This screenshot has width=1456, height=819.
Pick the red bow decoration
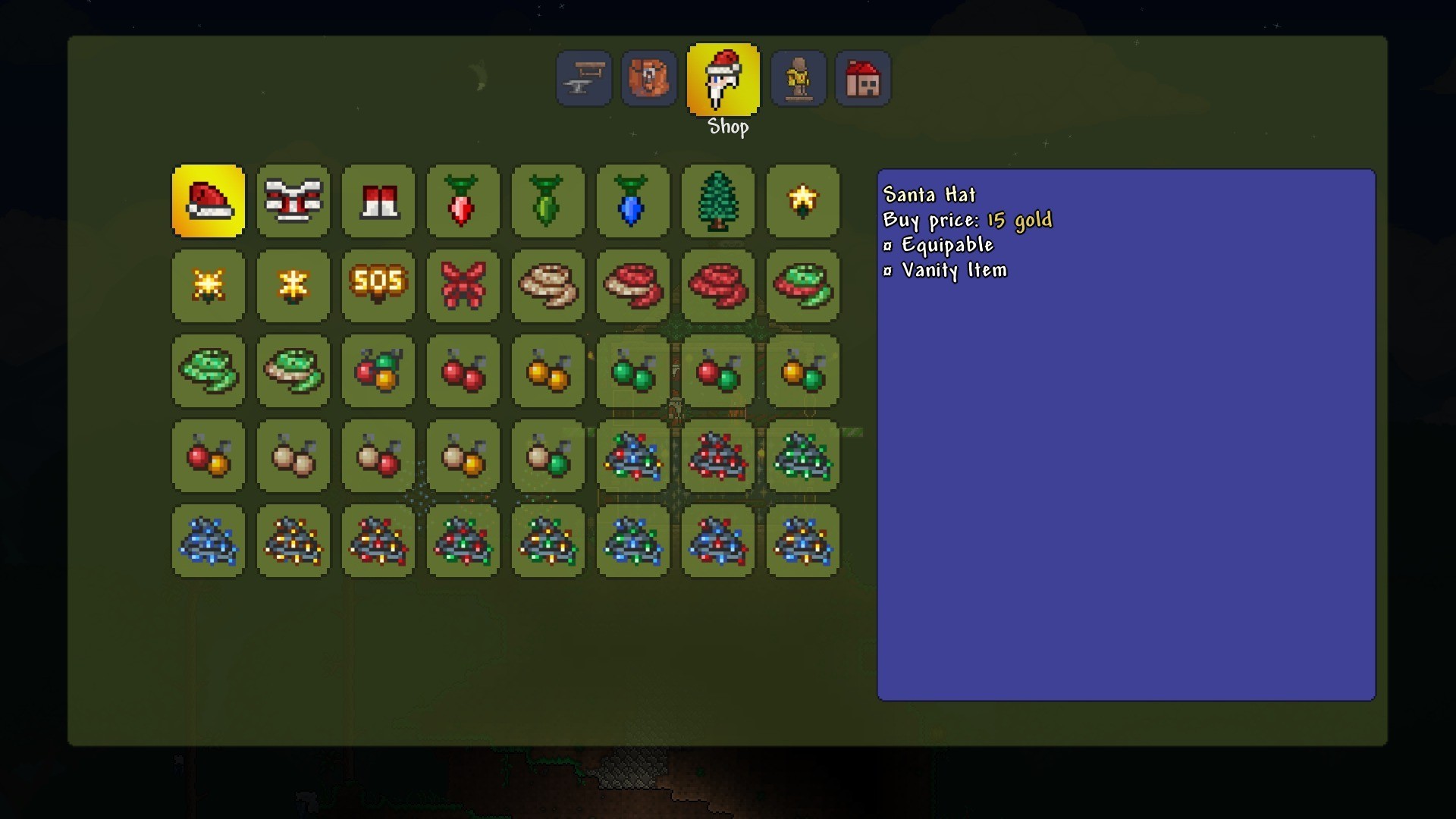[x=463, y=287]
